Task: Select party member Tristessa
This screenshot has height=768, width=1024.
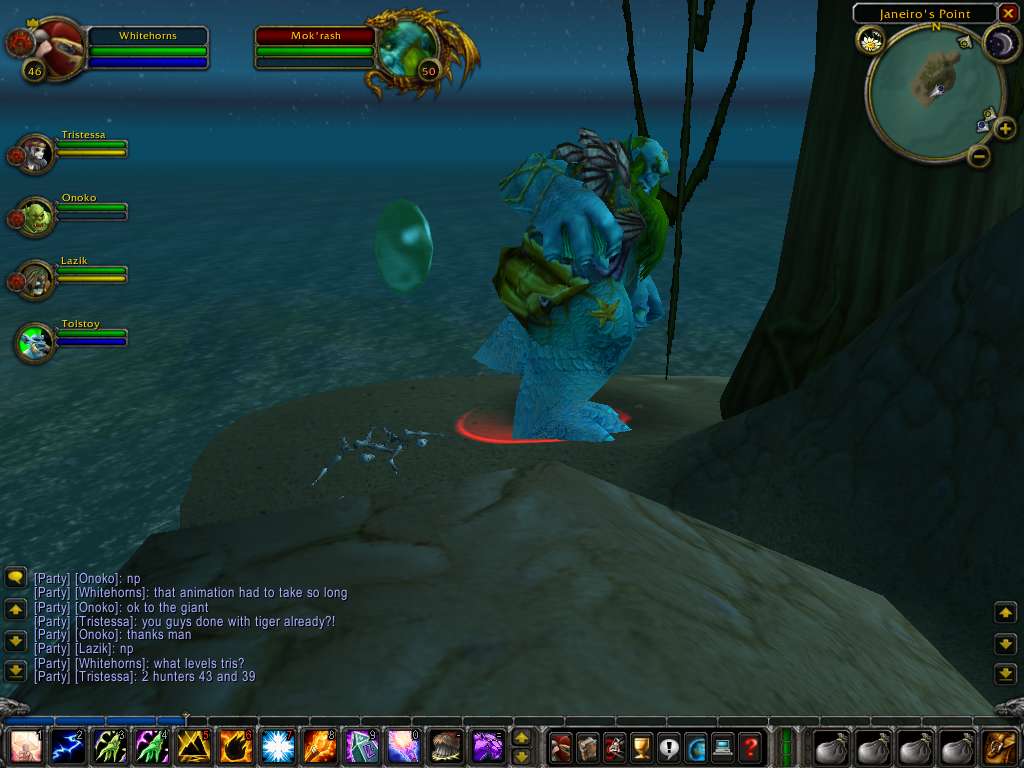Action: click(x=37, y=153)
